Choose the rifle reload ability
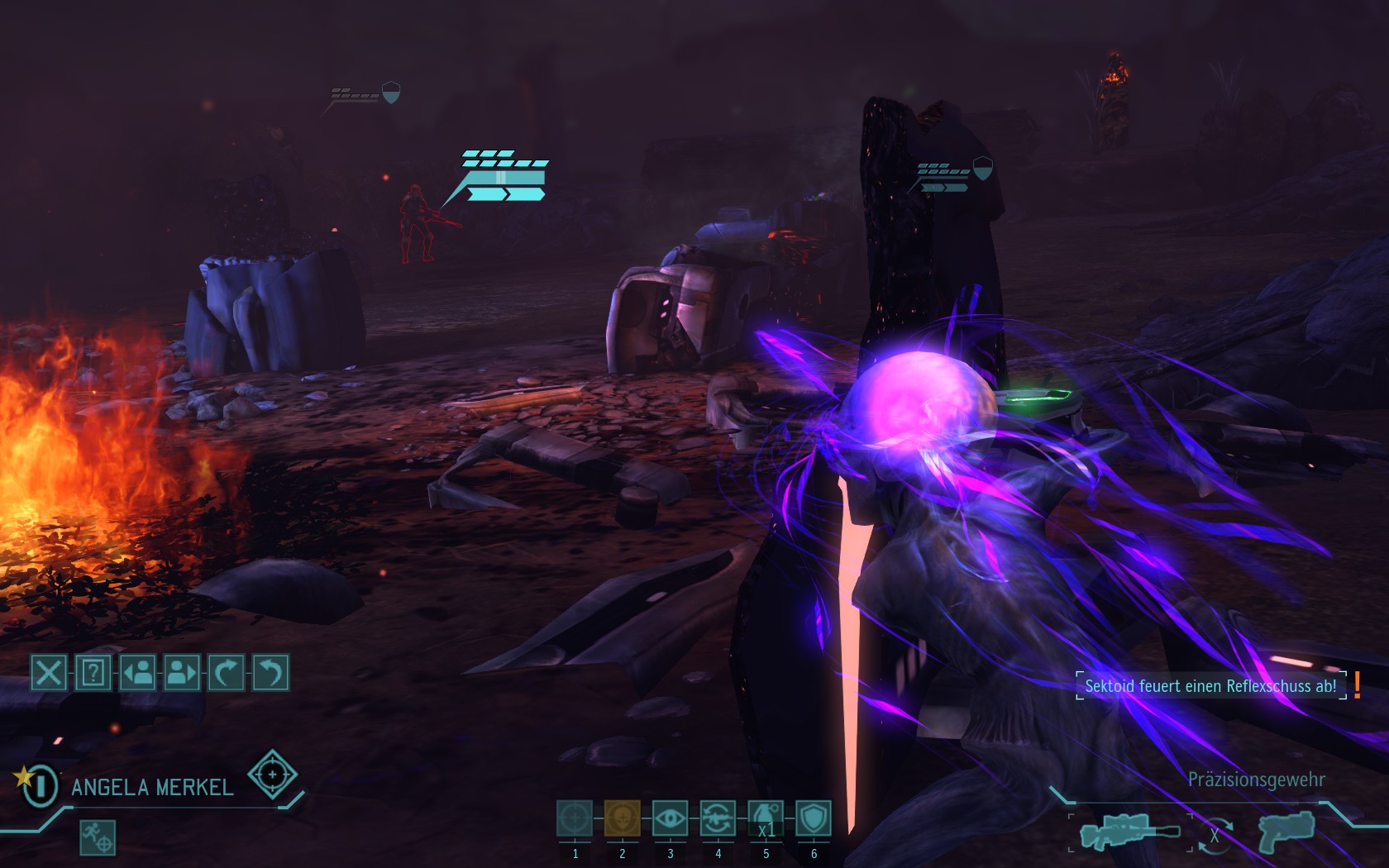Image resolution: width=1389 pixels, height=868 pixels. coord(718,818)
